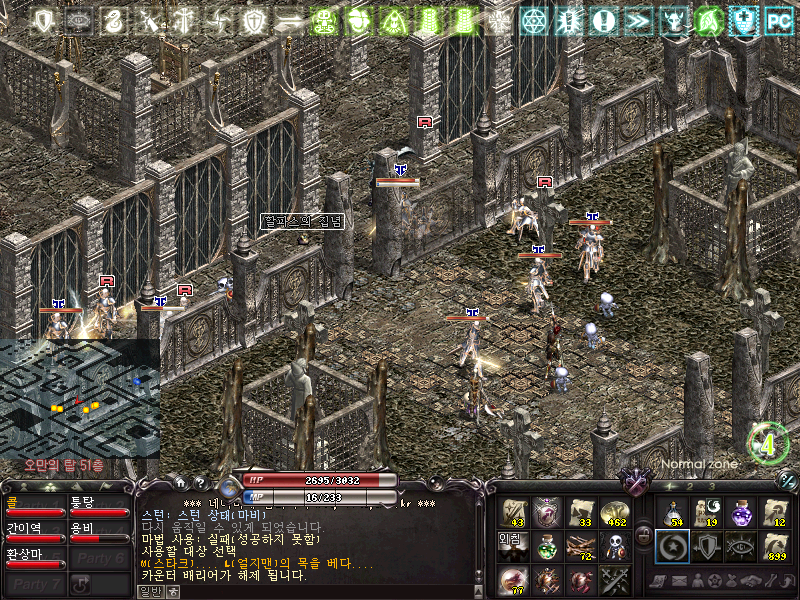Image resolution: width=800 pixels, height=600 pixels.
Task: Open the minimap of the tower floor
Action: coord(79,397)
